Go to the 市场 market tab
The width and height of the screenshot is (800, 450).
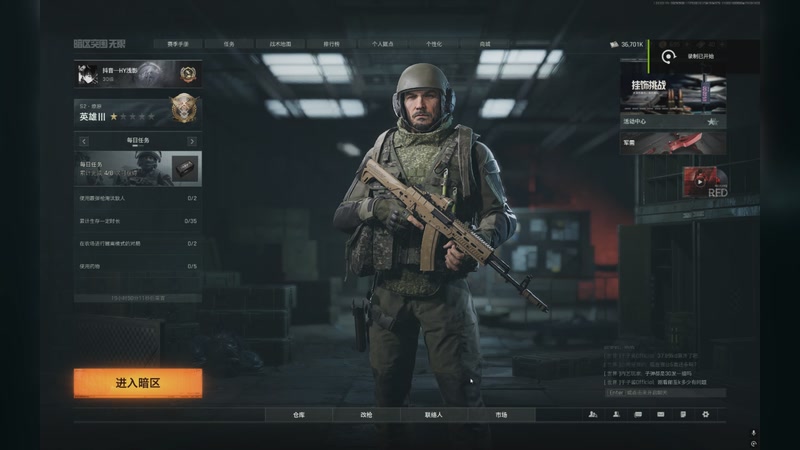500,414
